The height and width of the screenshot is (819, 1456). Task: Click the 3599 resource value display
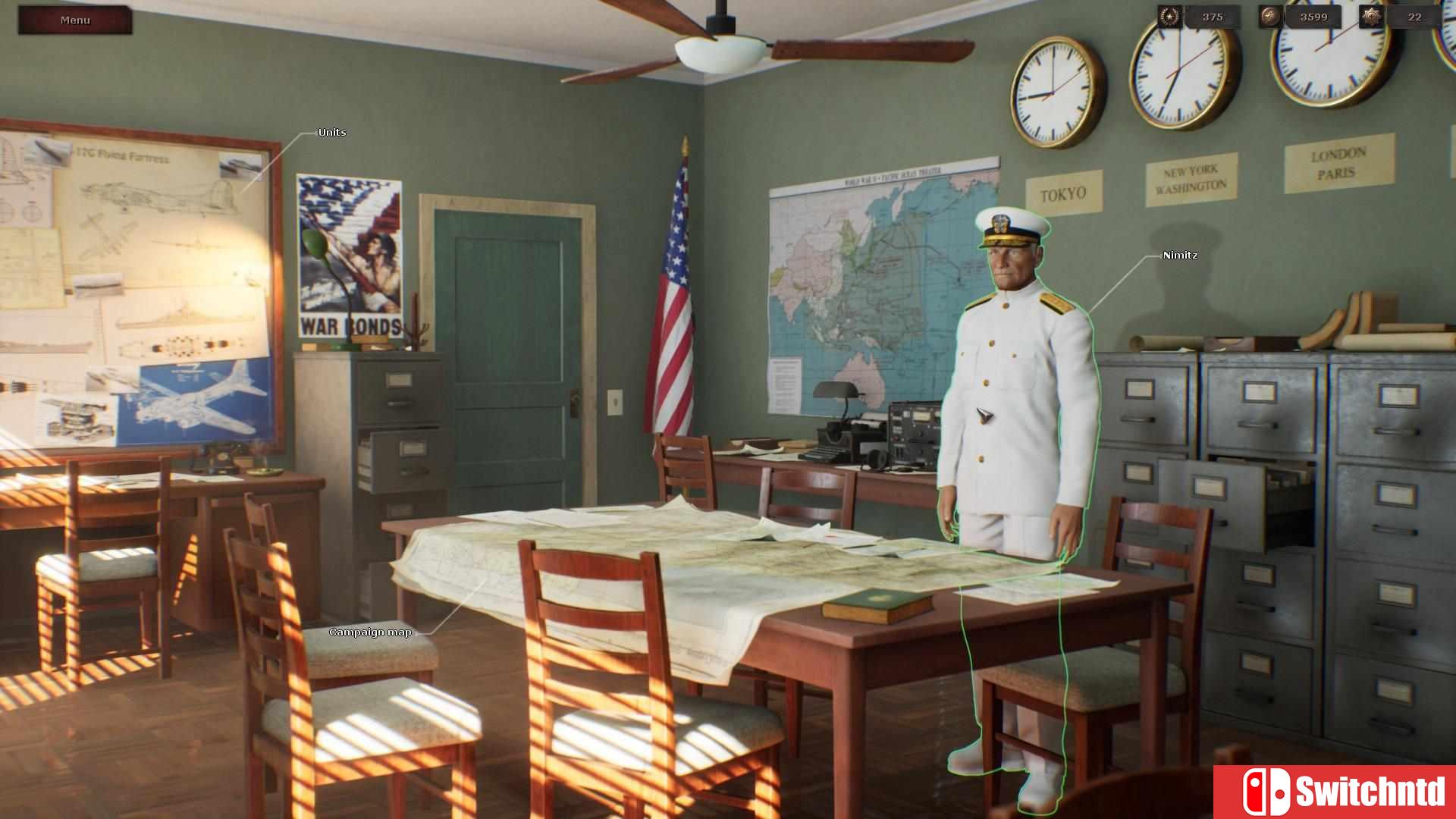click(1314, 16)
